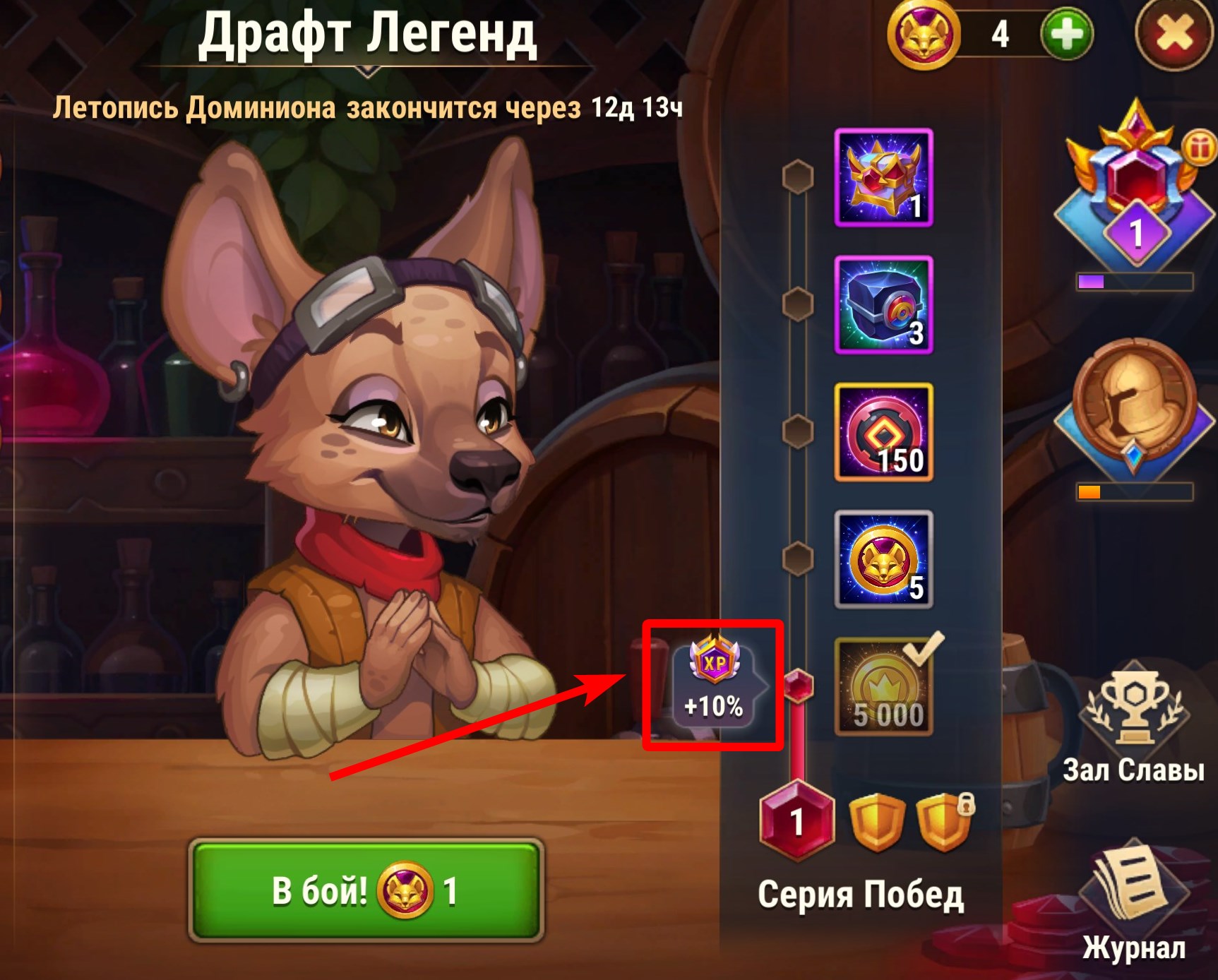Screen dimensions: 1218x980
Task: Add more fox coins with the green plus
Action: [x=1066, y=34]
